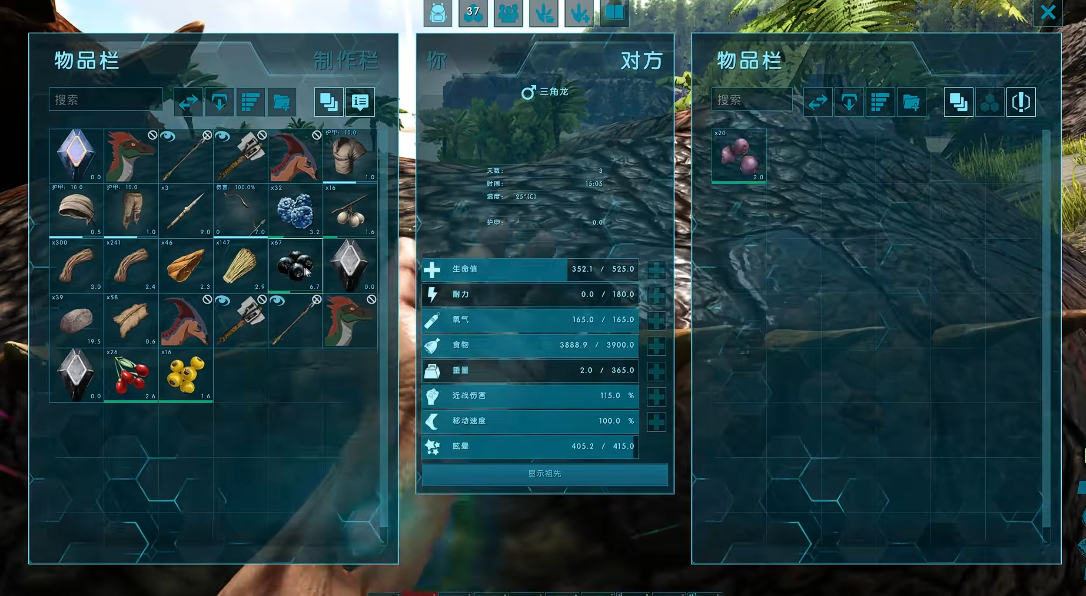The image size is (1086, 596).
Task: Choose the cloth pants armor item
Action: [132, 209]
